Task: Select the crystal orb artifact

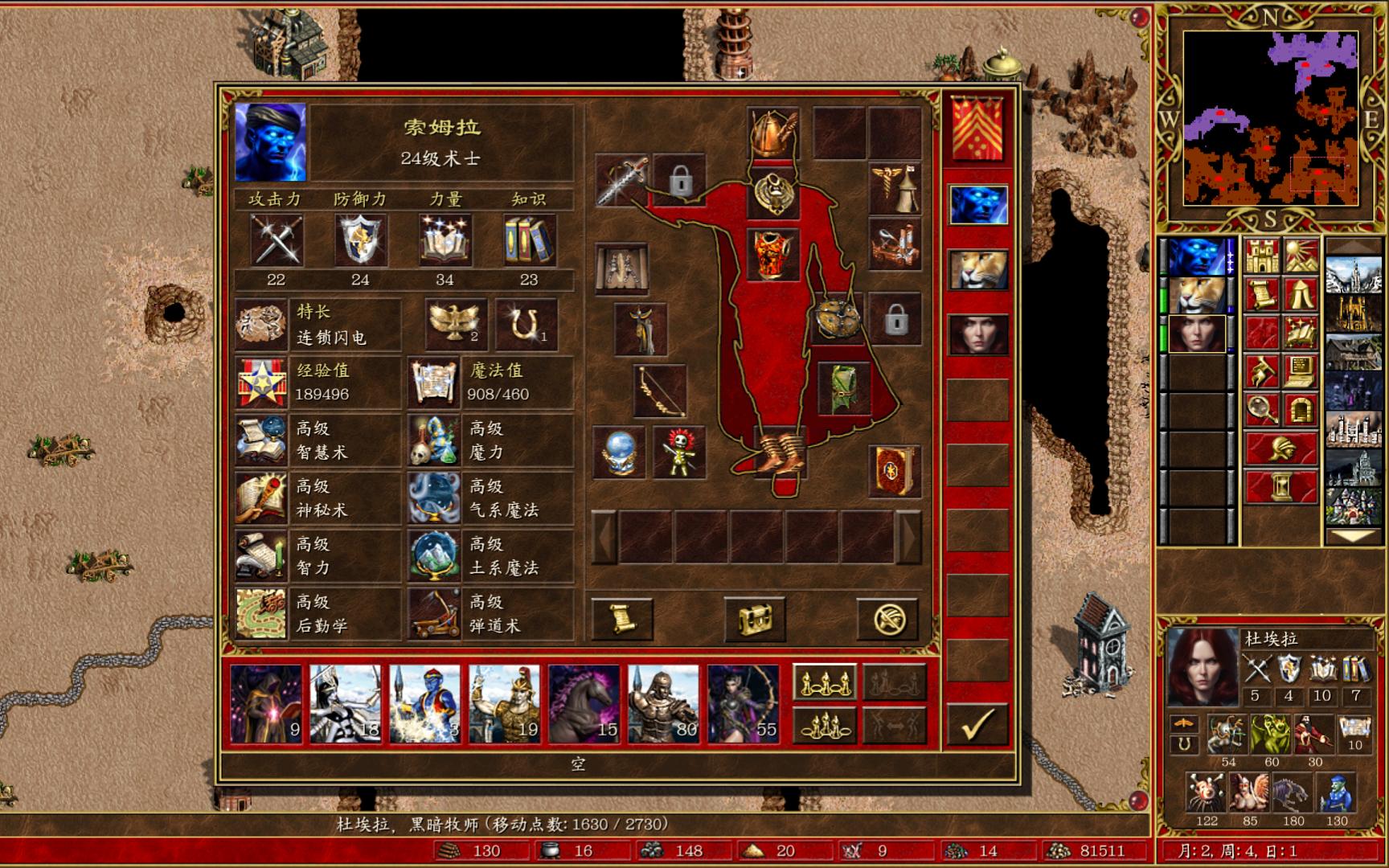Action: tap(619, 452)
